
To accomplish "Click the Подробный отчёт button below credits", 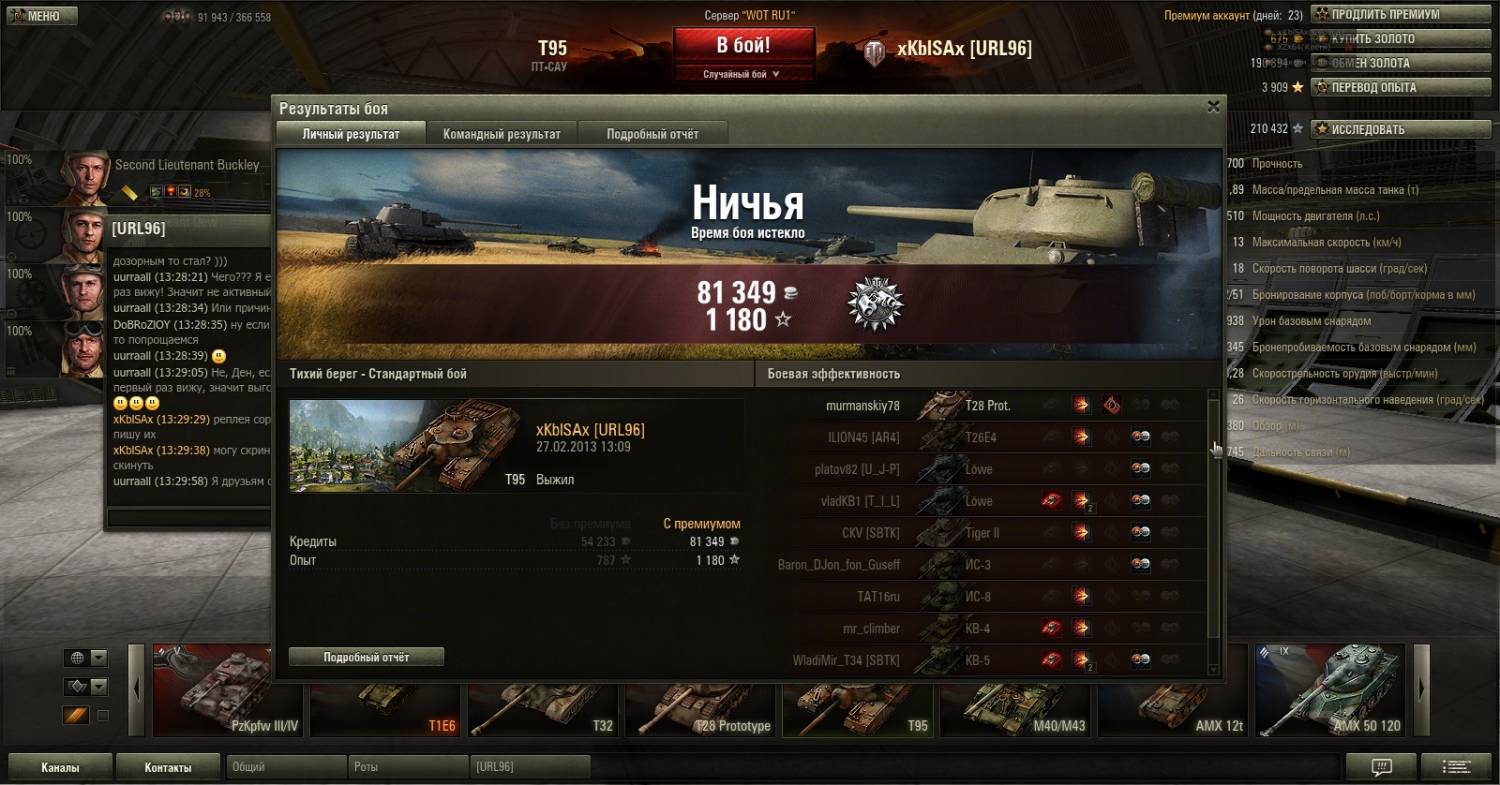I will pos(366,657).
